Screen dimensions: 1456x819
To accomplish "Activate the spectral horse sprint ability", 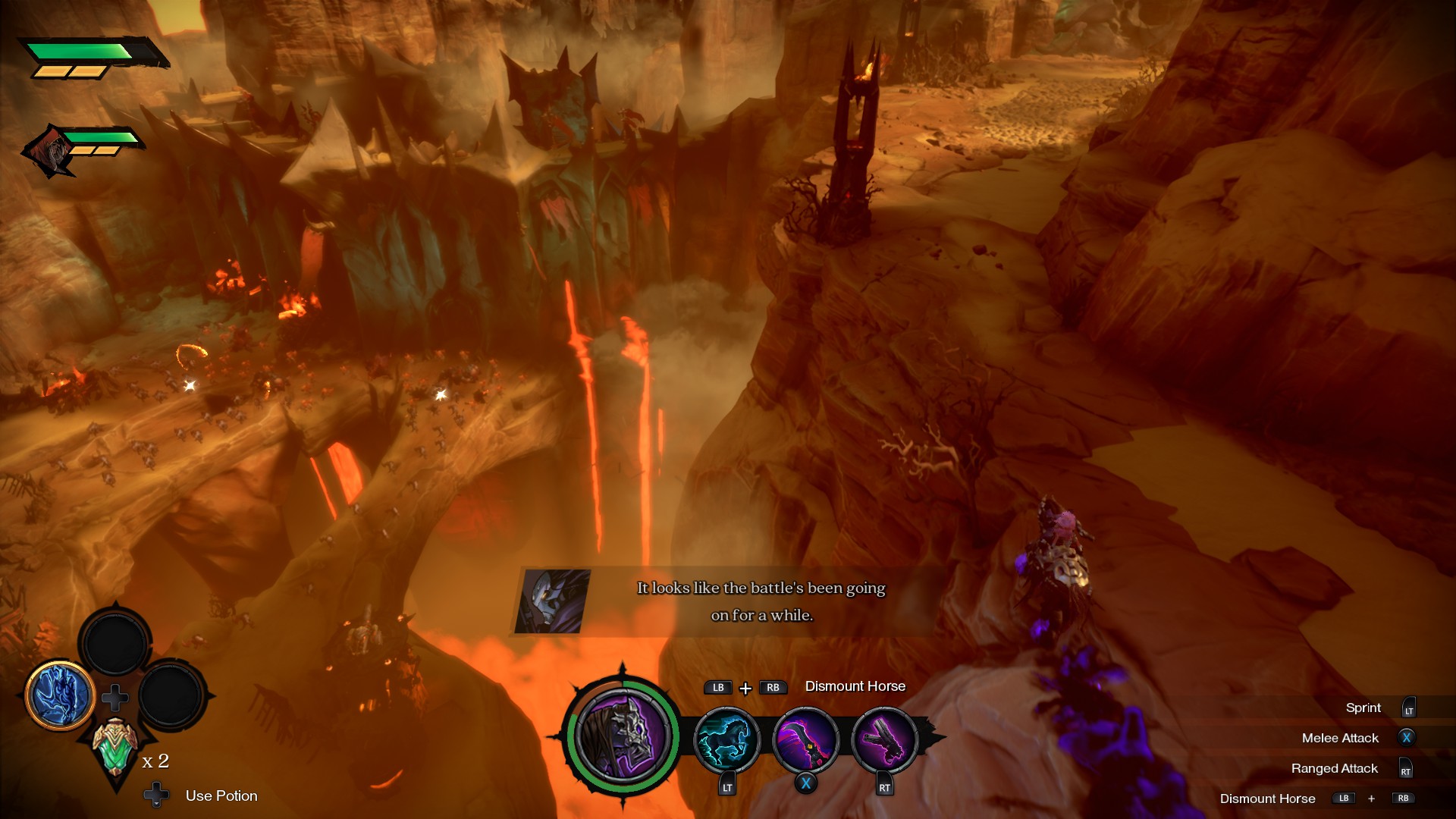I will tap(726, 740).
